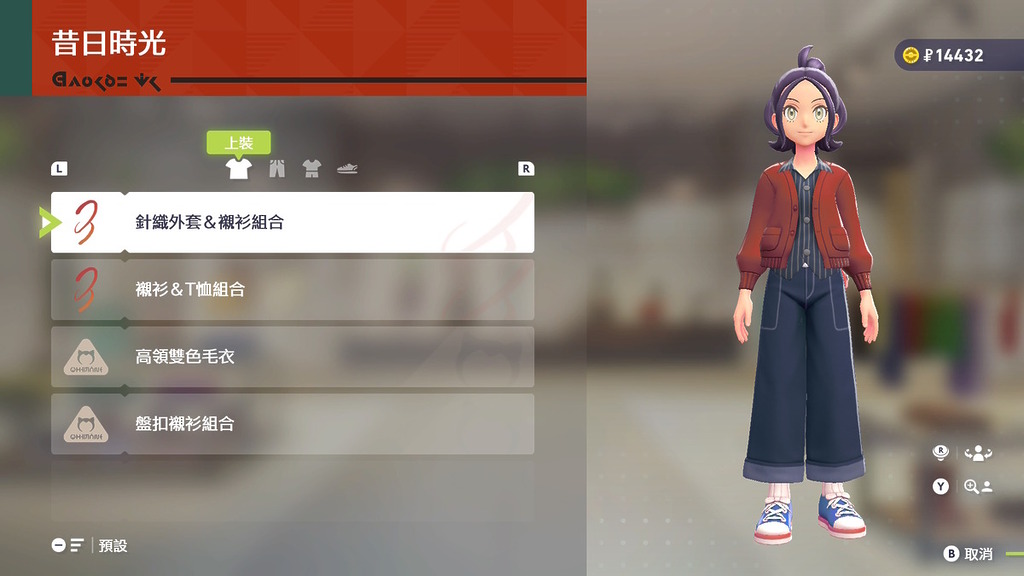Switch to the tops (shirt icon) tab
Viewport: 1024px width, 576px height.
tap(238, 168)
